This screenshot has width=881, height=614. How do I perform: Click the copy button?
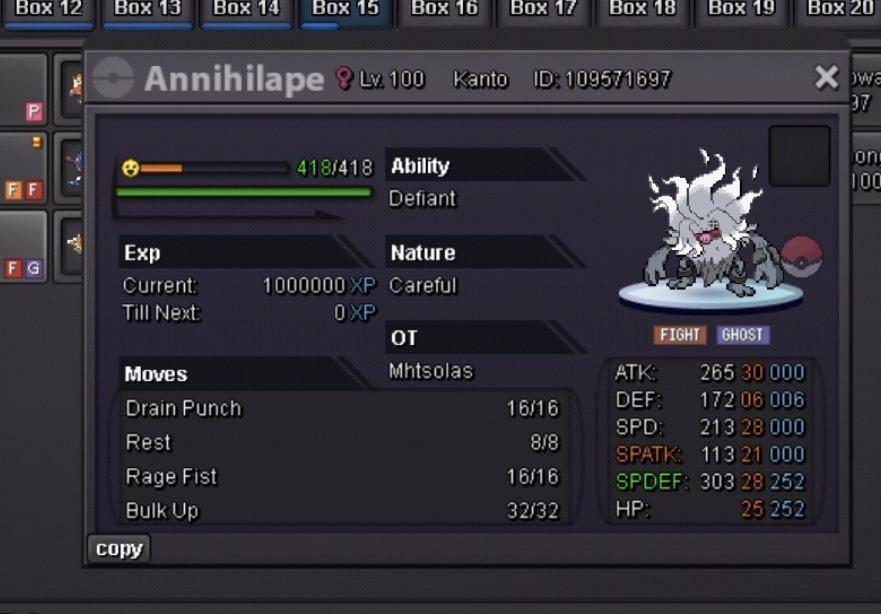(119, 549)
